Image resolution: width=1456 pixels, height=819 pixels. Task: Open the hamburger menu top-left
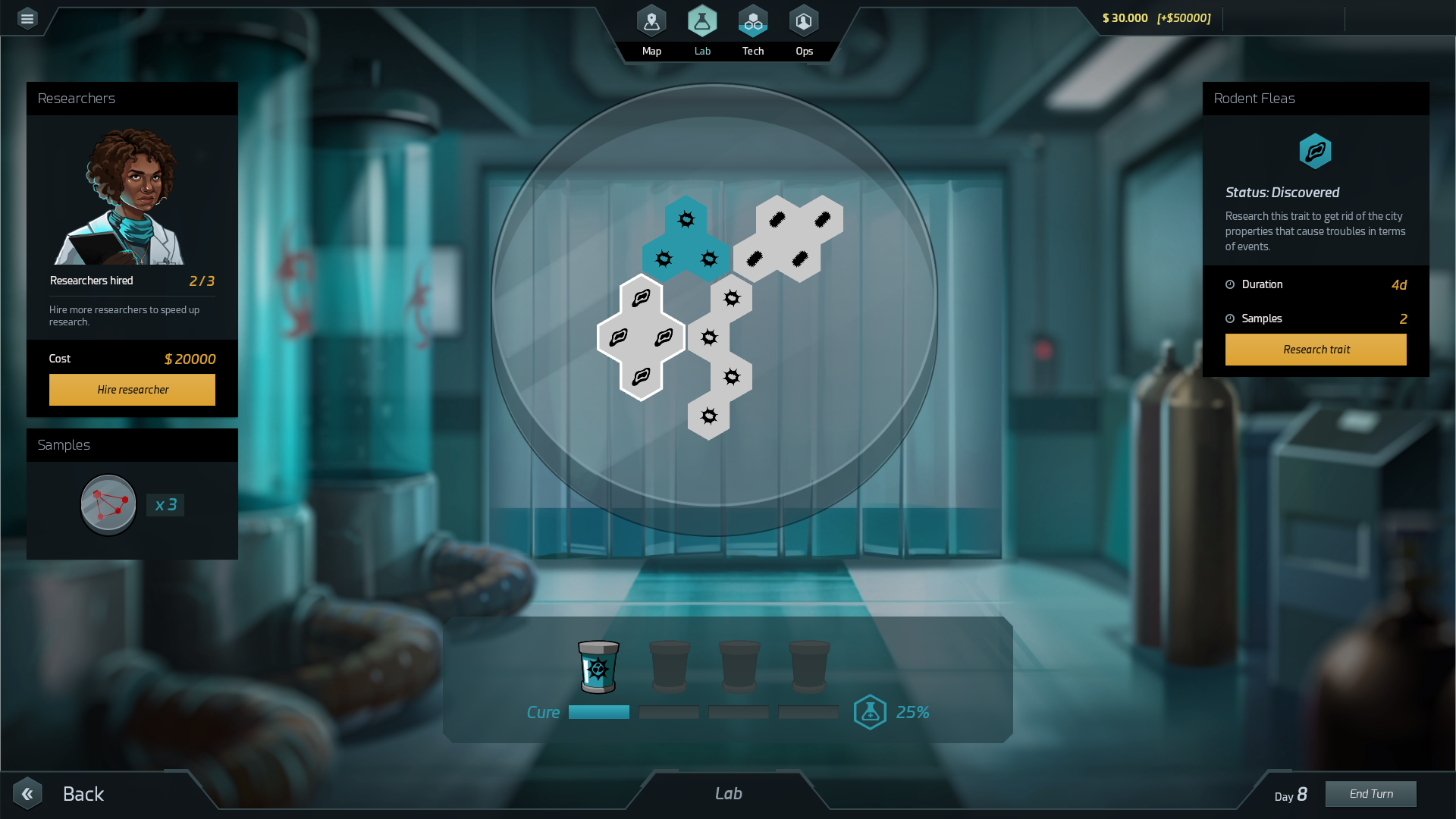coord(27,18)
